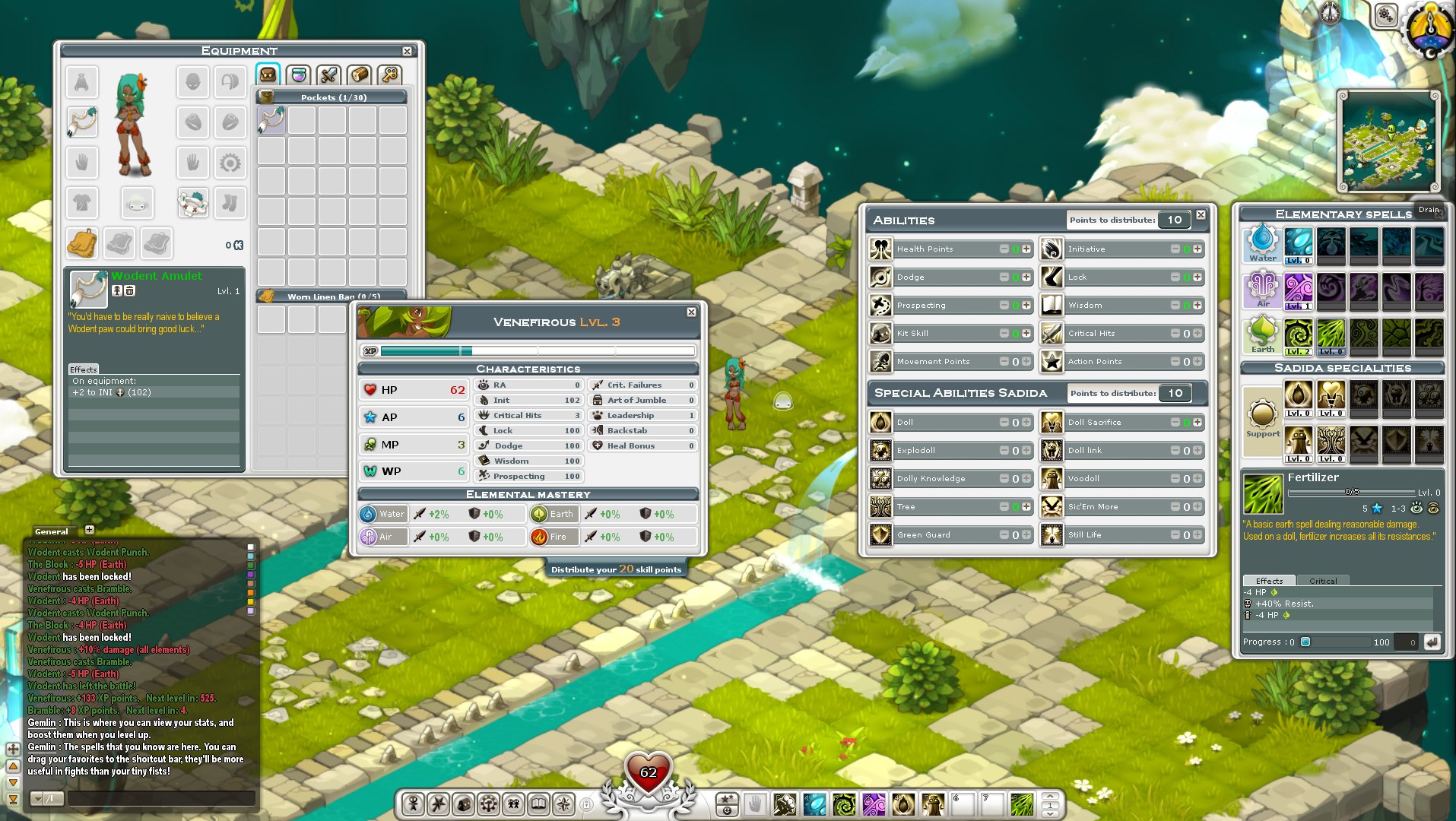Click the Distribute your 20 skill points button
1456x821 pixels.
click(616, 569)
